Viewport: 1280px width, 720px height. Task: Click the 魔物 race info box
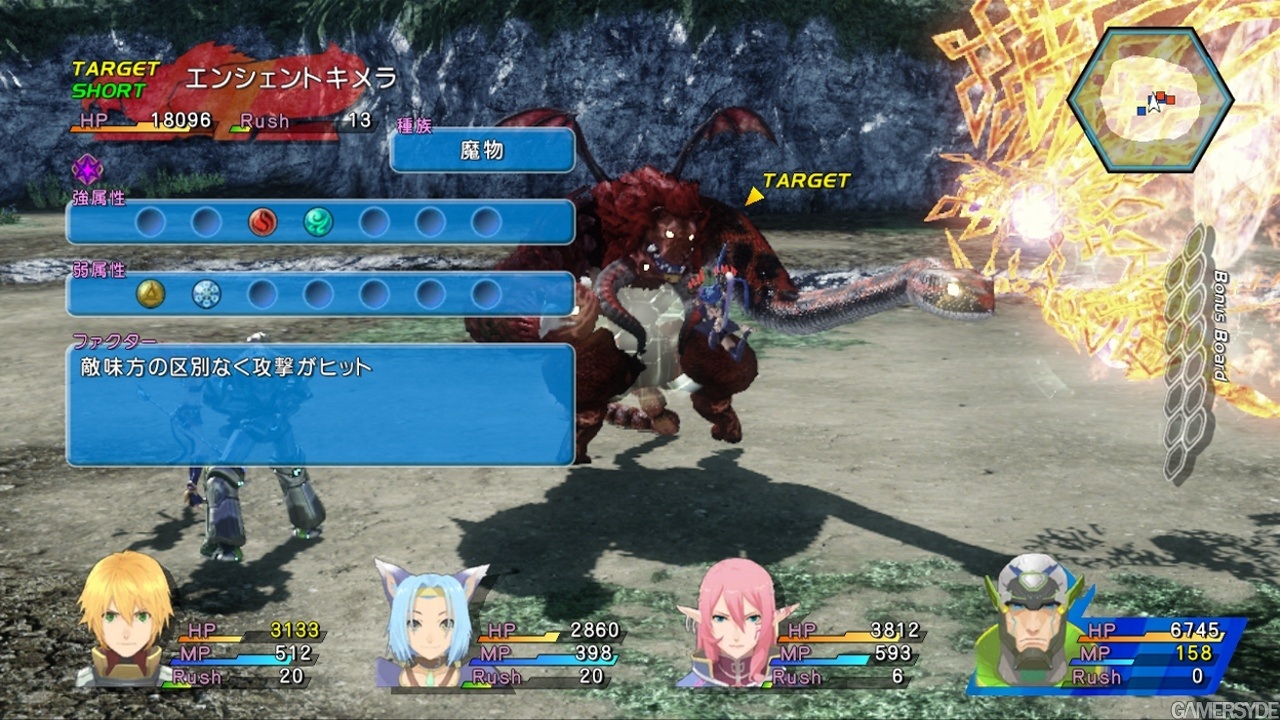click(x=482, y=151)
